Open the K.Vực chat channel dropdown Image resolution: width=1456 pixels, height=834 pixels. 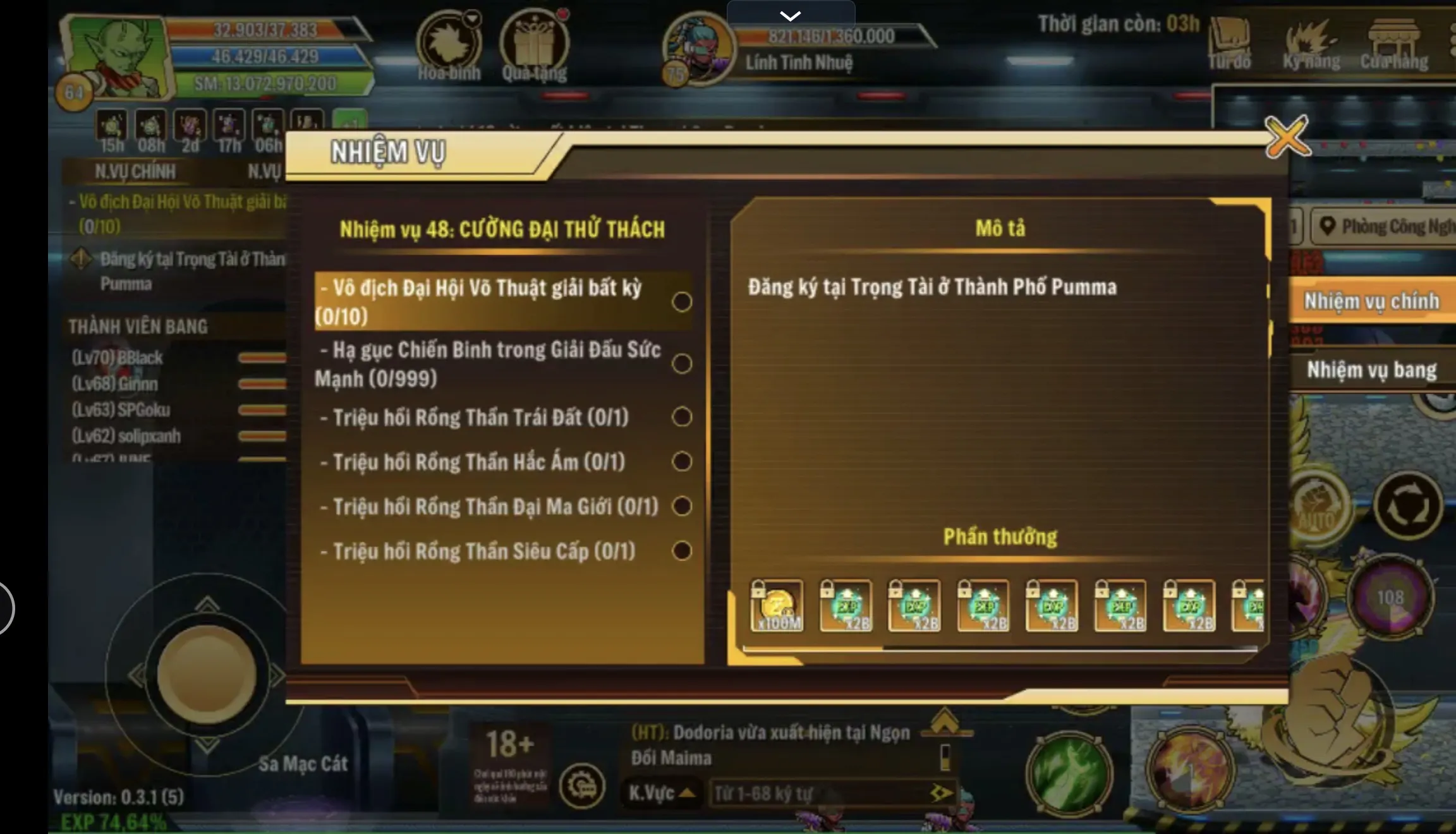(x=660, y=794)
